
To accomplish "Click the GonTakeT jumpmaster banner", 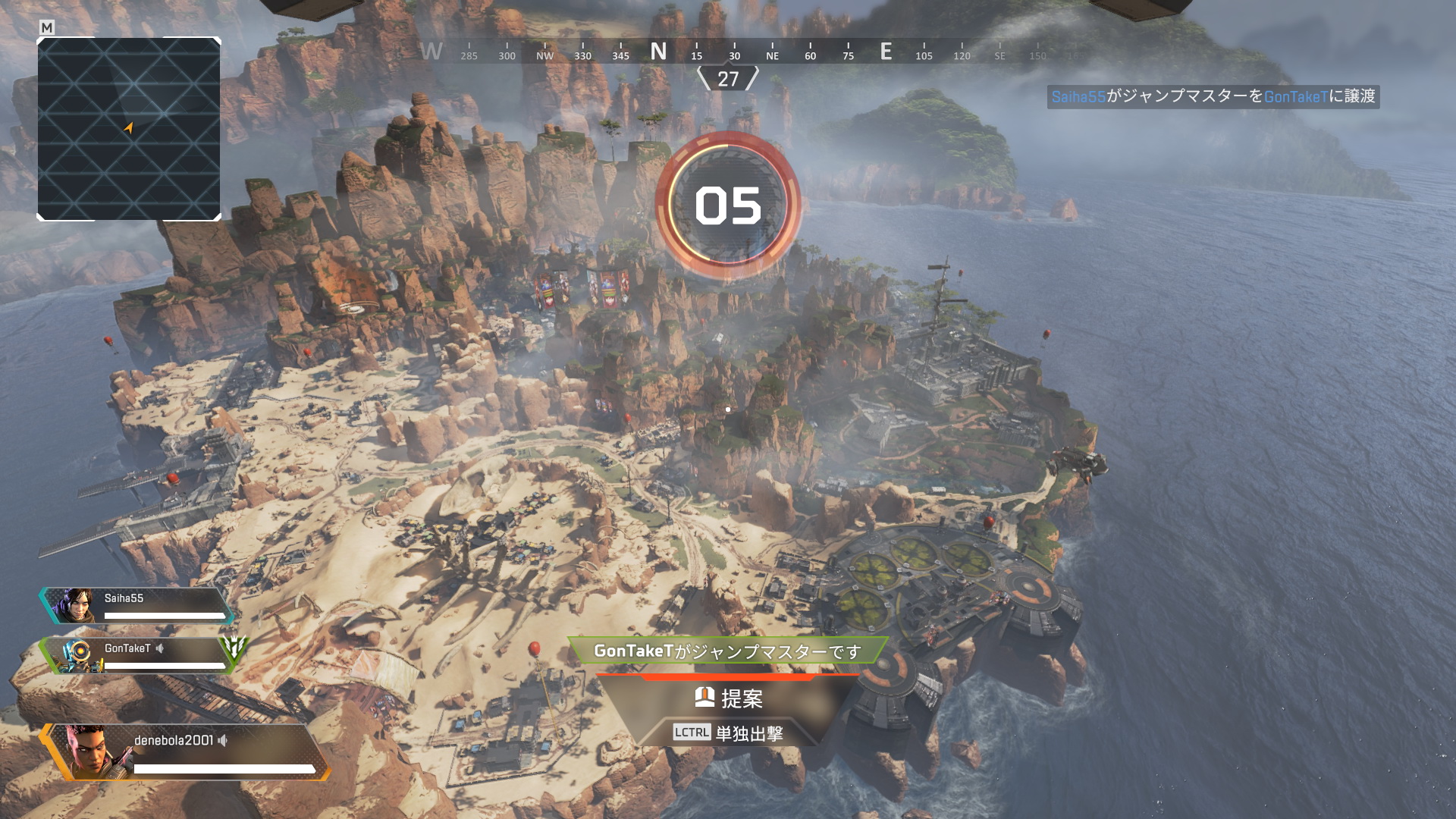I will point(727,651).
